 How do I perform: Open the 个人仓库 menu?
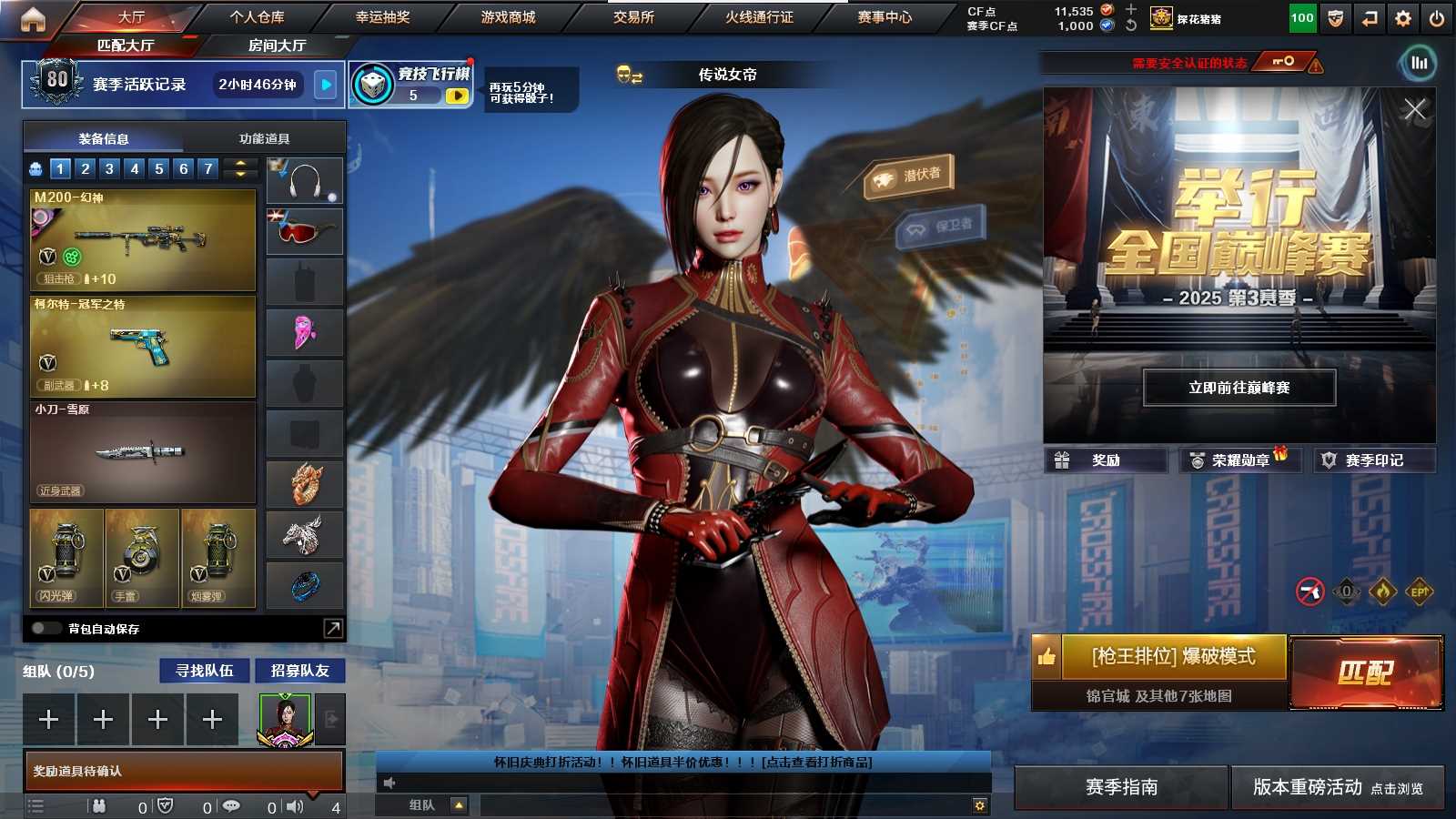(257, 17)
